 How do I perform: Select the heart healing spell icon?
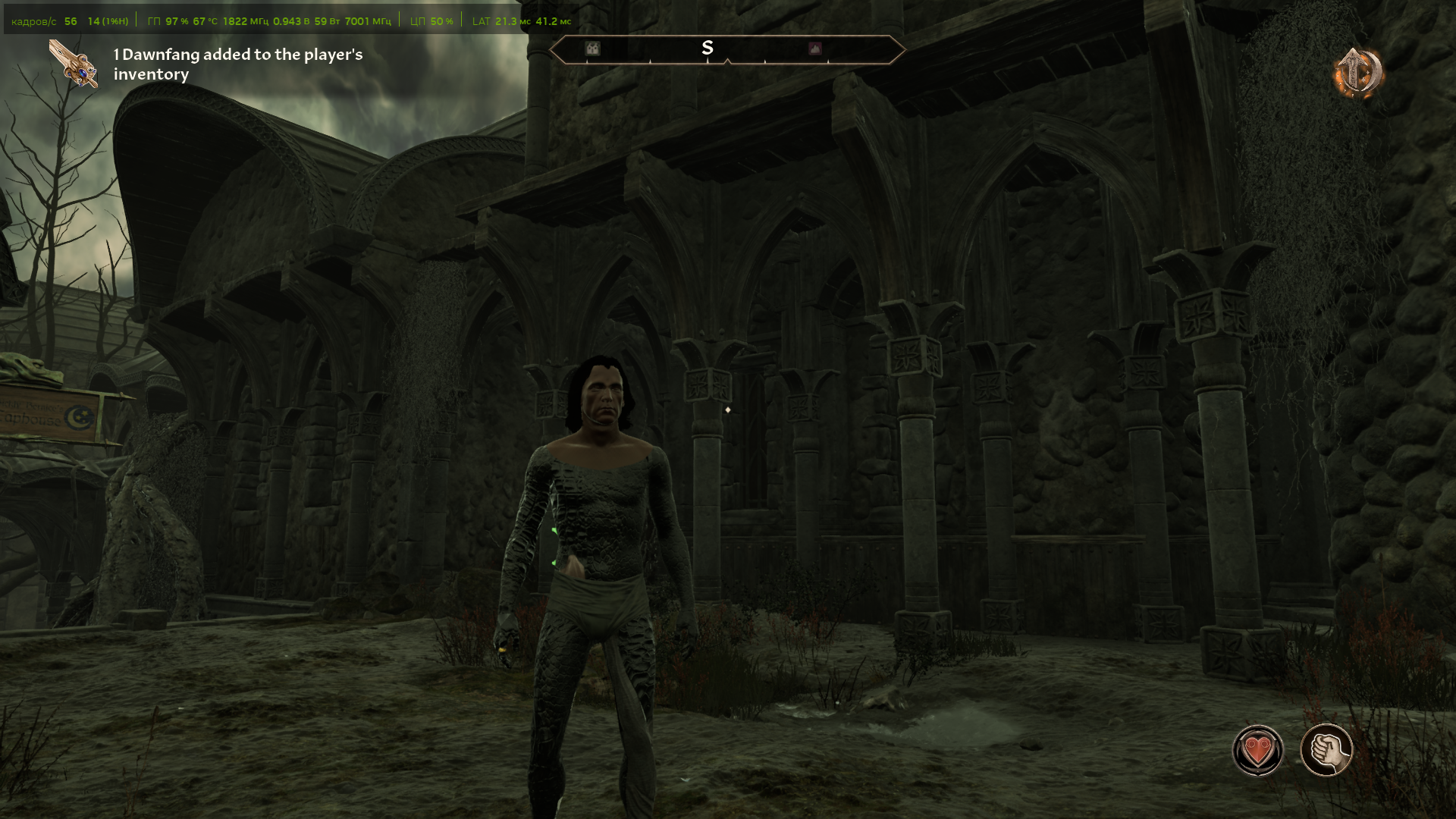tap(1257, 751)
